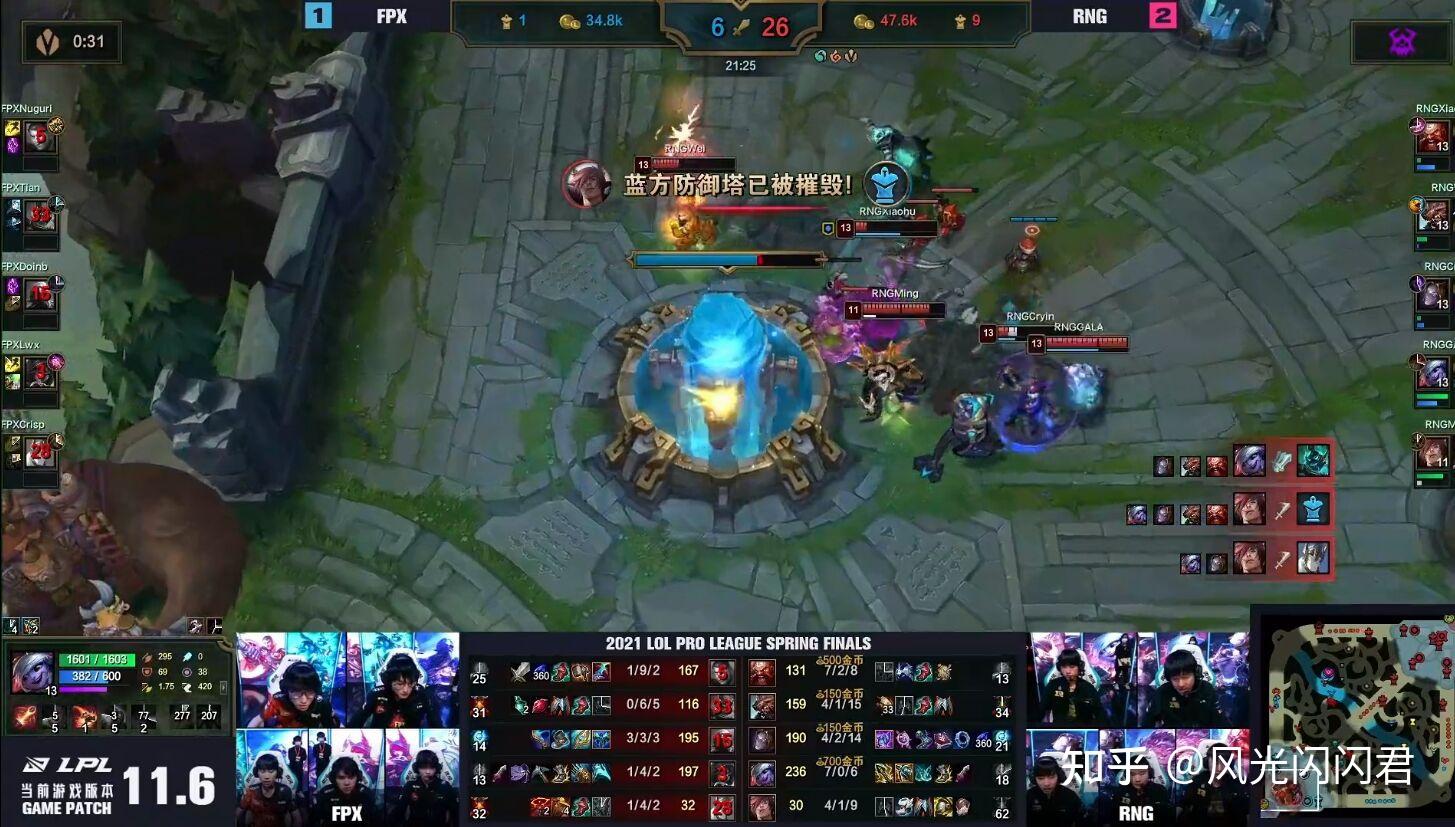The width and height of the screenshot is (1455, 827).
Task: Click the infernal drake buff icon
Action: click(x=836, y=56)
